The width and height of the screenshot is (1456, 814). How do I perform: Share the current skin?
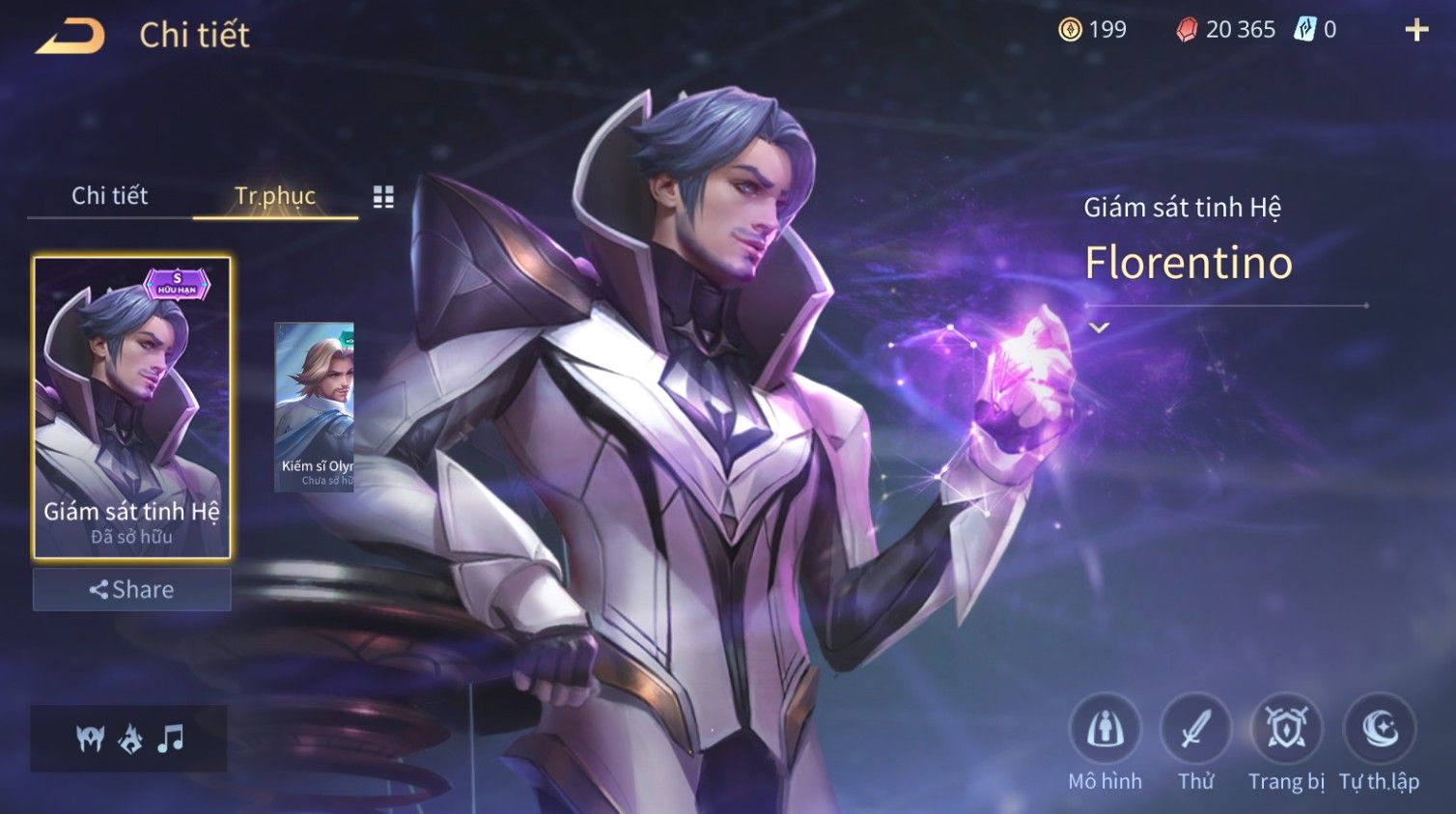pyautogui.click(x=132, y=589)
